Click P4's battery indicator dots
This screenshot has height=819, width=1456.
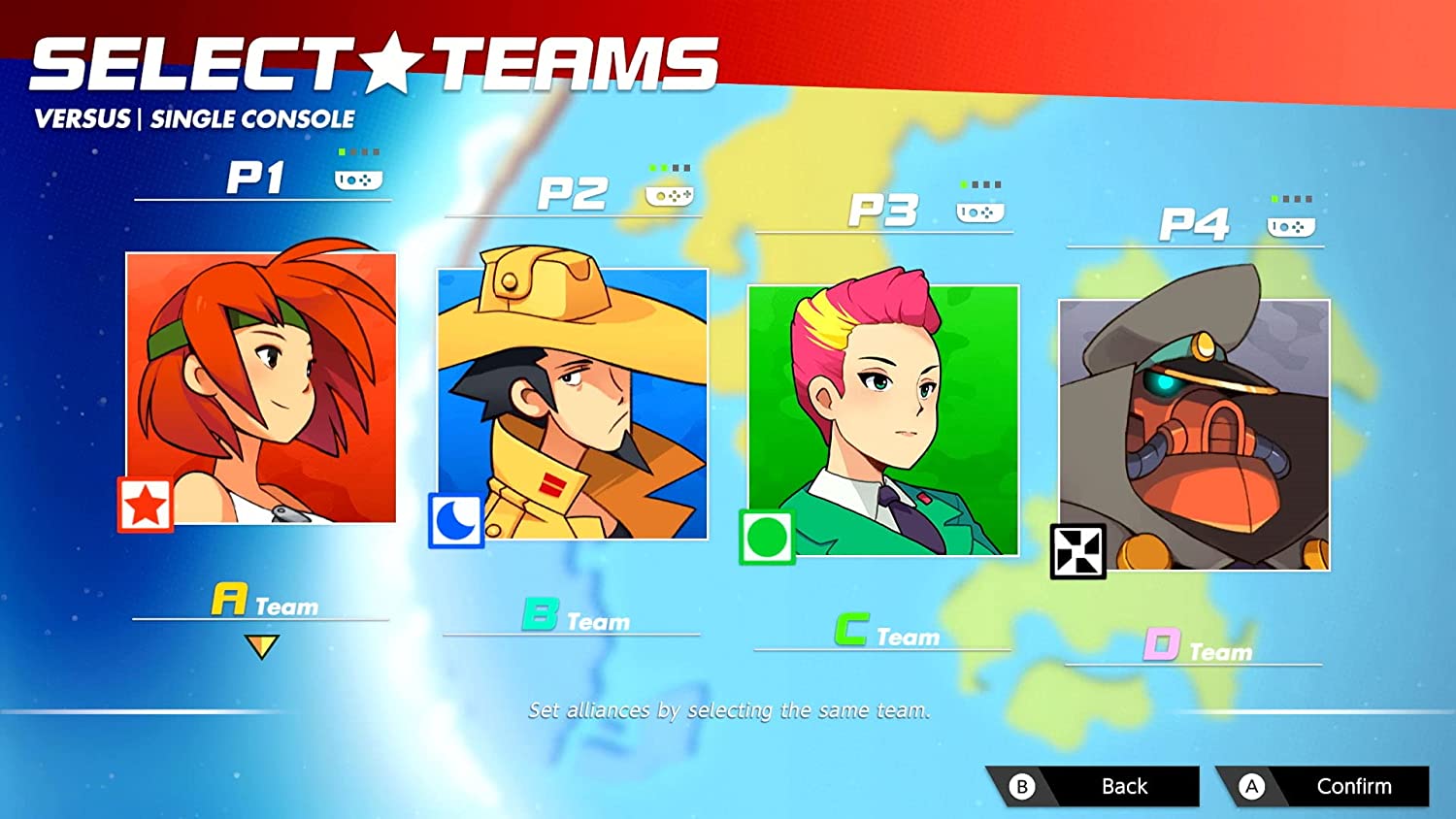pyautogui.click(x=1292, y=196)
